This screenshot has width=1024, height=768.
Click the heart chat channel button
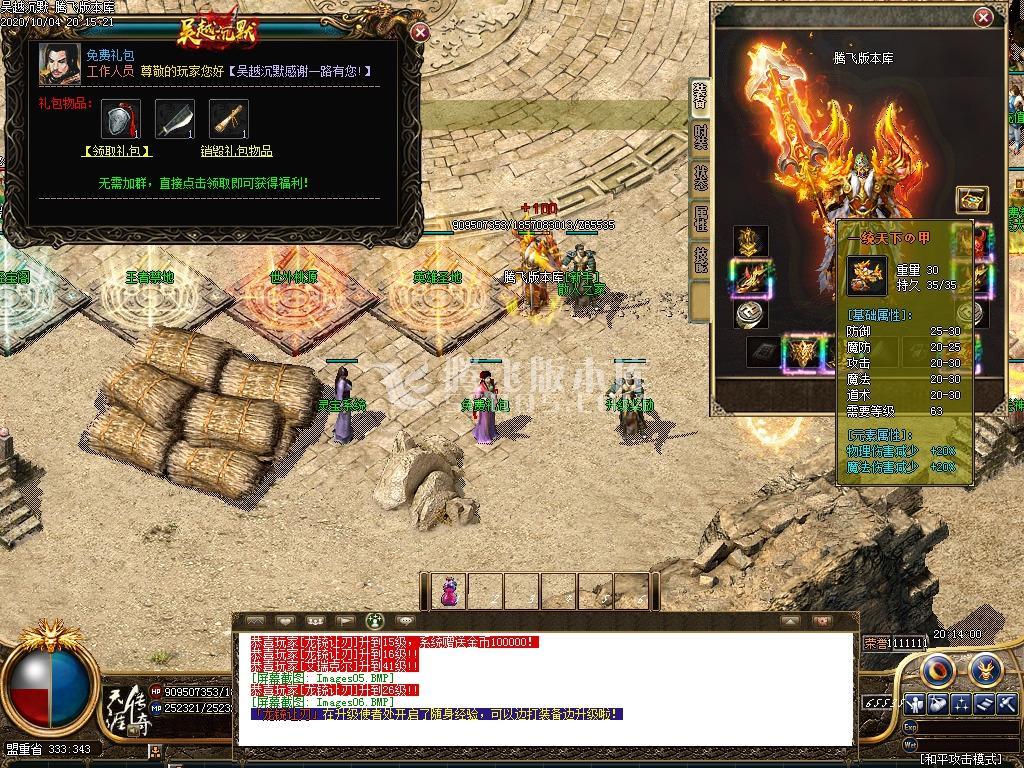285,621
